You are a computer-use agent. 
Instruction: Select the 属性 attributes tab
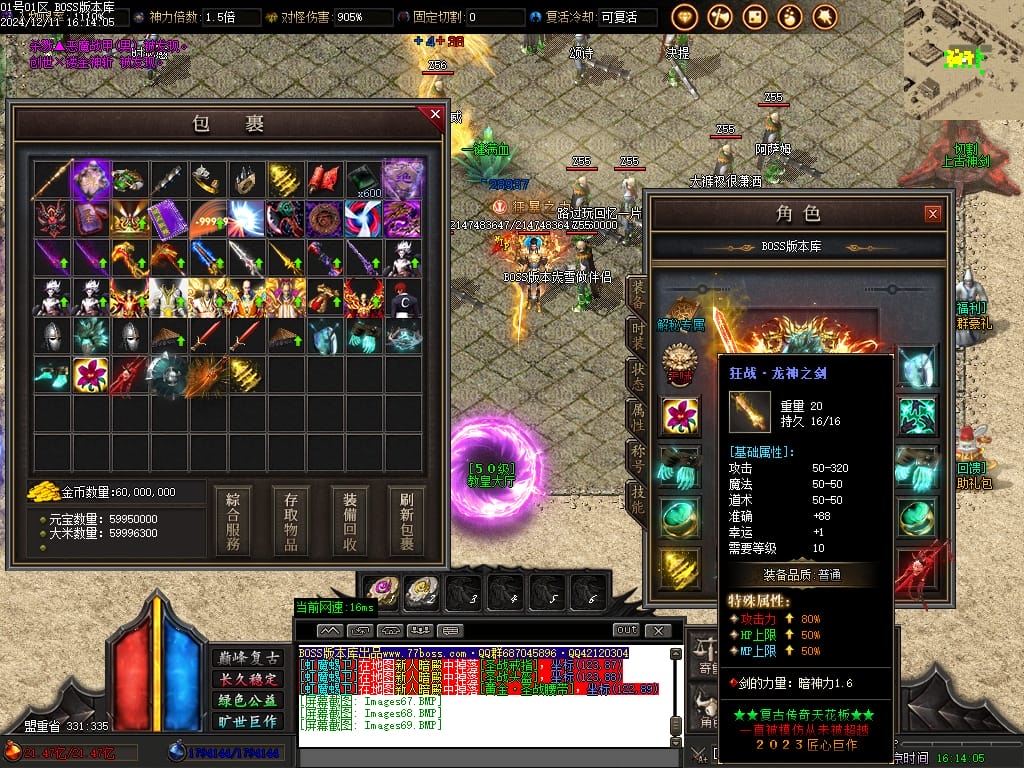pyautogui.click(x=637, y=416)
